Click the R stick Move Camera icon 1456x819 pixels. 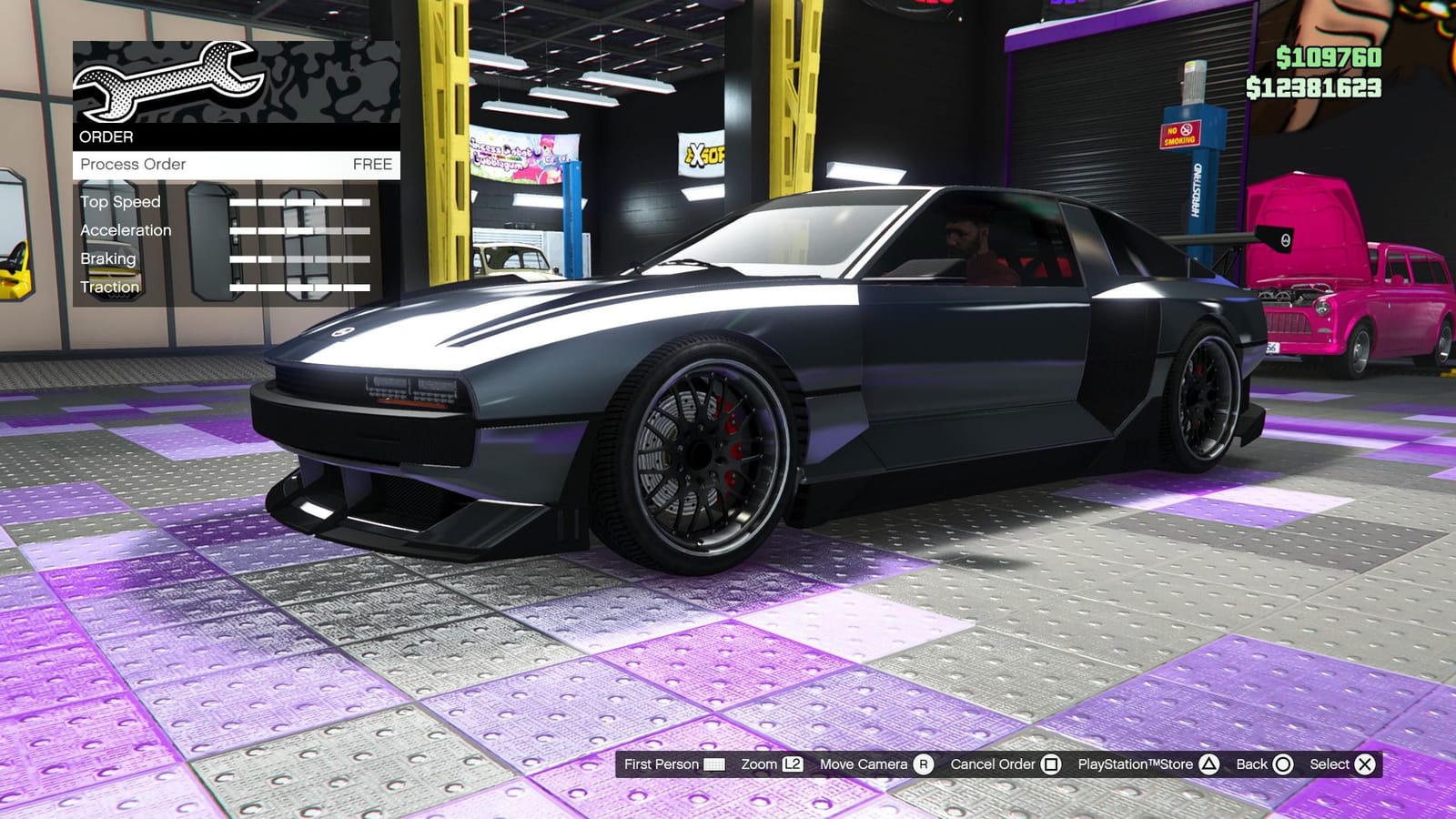point(921,764)
